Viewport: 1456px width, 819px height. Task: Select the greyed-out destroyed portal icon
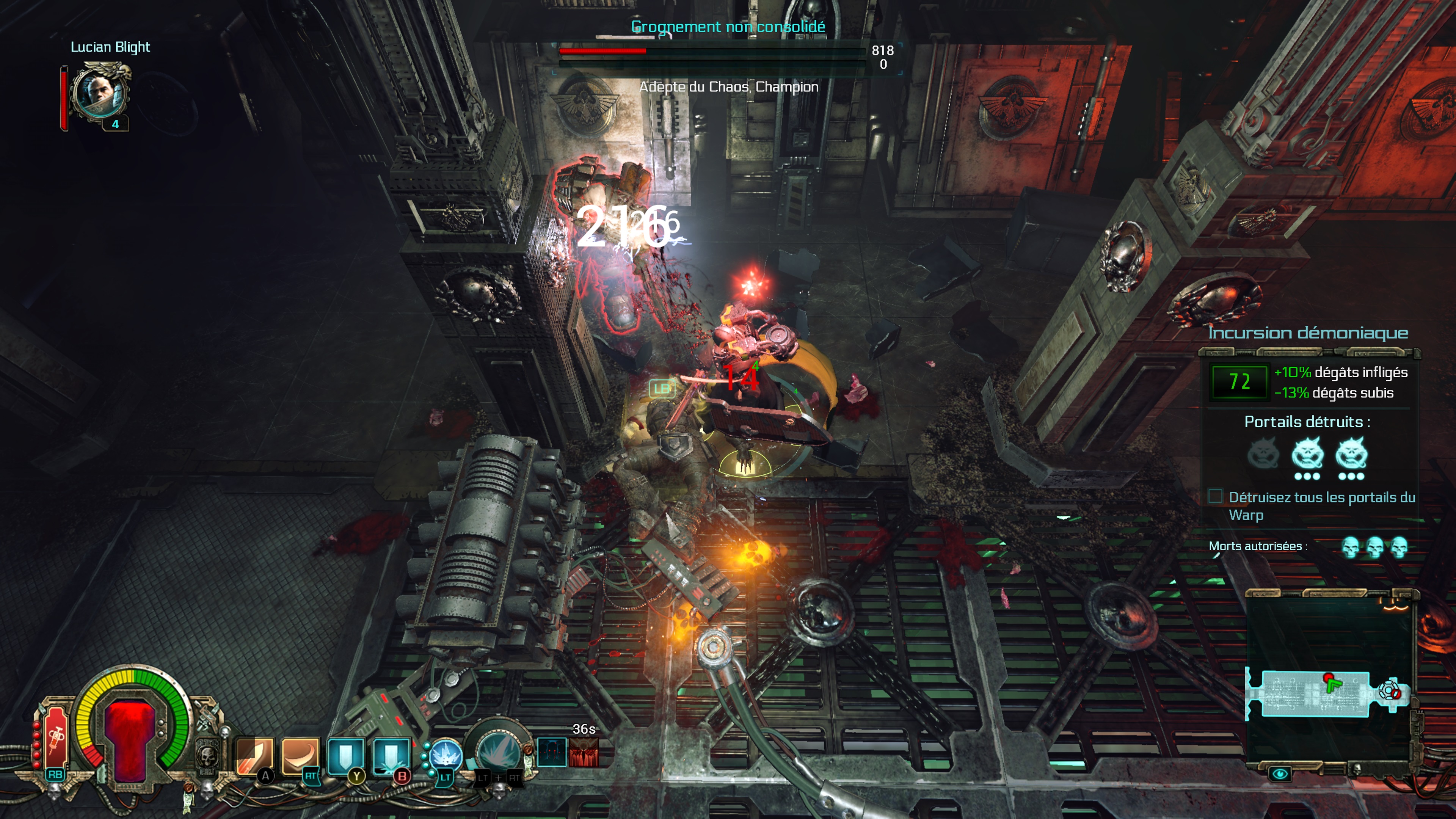pyautogui.click(x=1263, y=454)
